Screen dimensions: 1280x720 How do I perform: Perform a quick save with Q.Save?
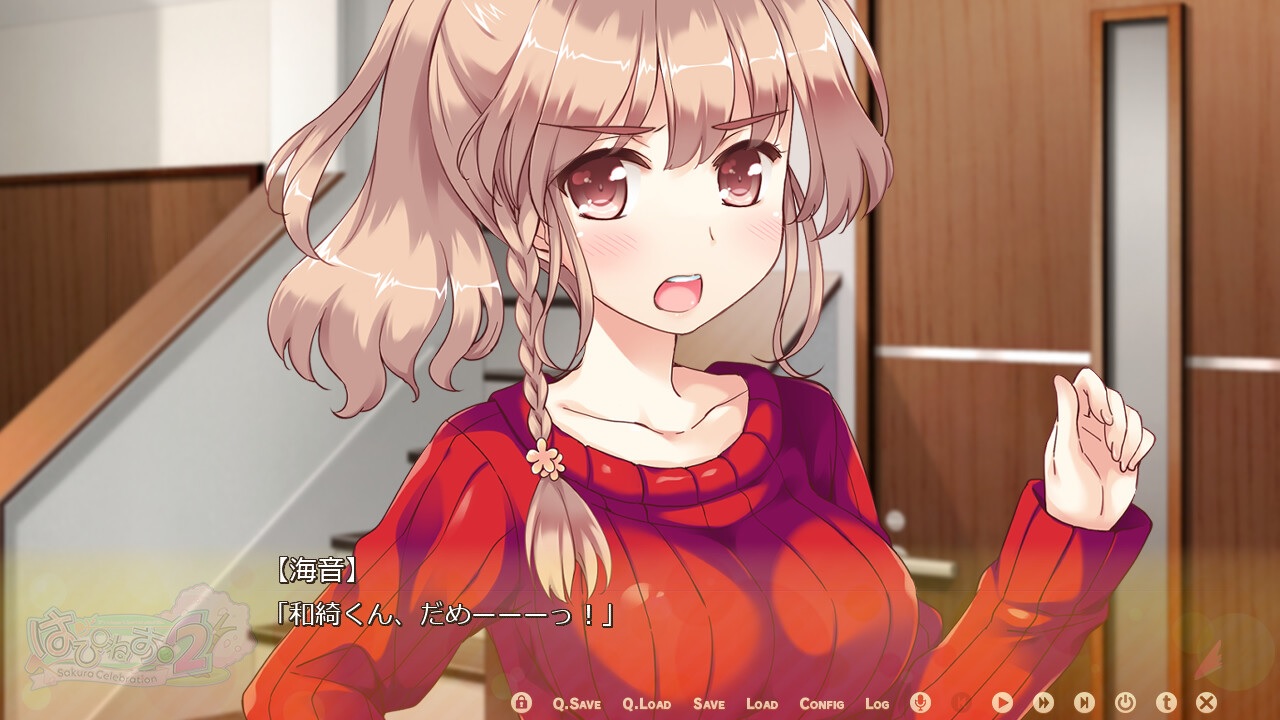576,703
